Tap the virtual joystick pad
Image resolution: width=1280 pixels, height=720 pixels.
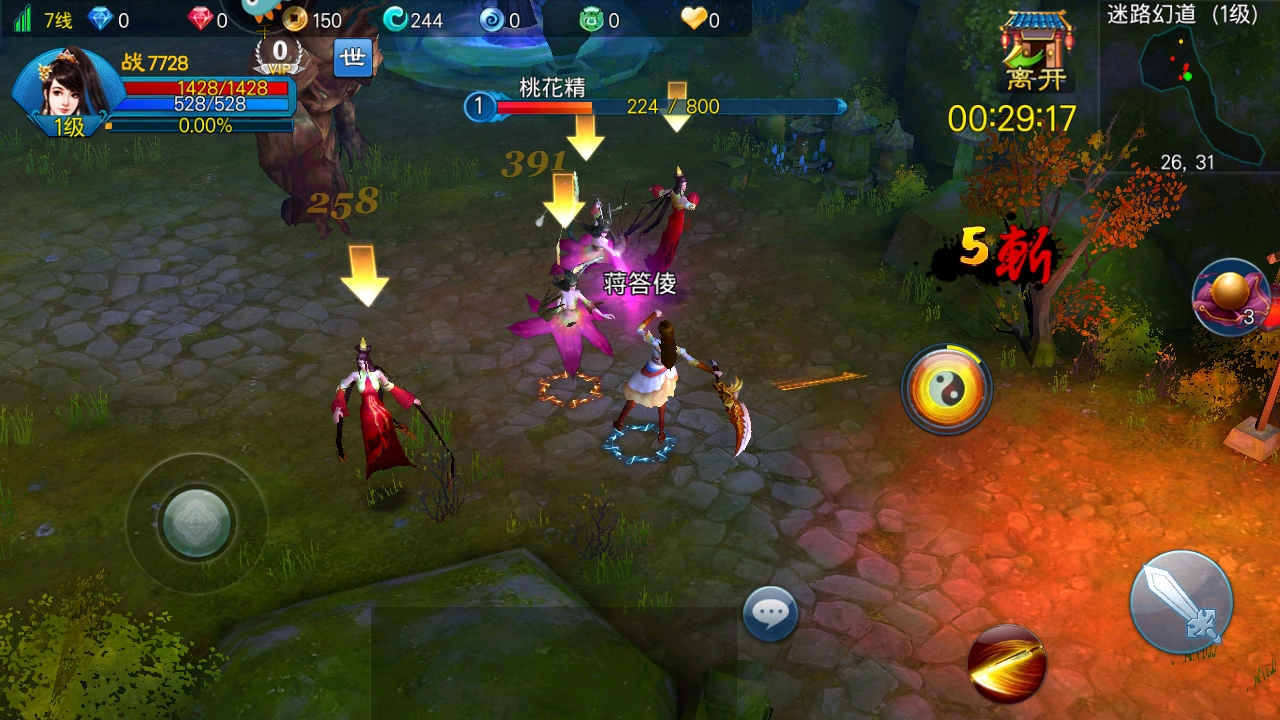pos(197,522)
